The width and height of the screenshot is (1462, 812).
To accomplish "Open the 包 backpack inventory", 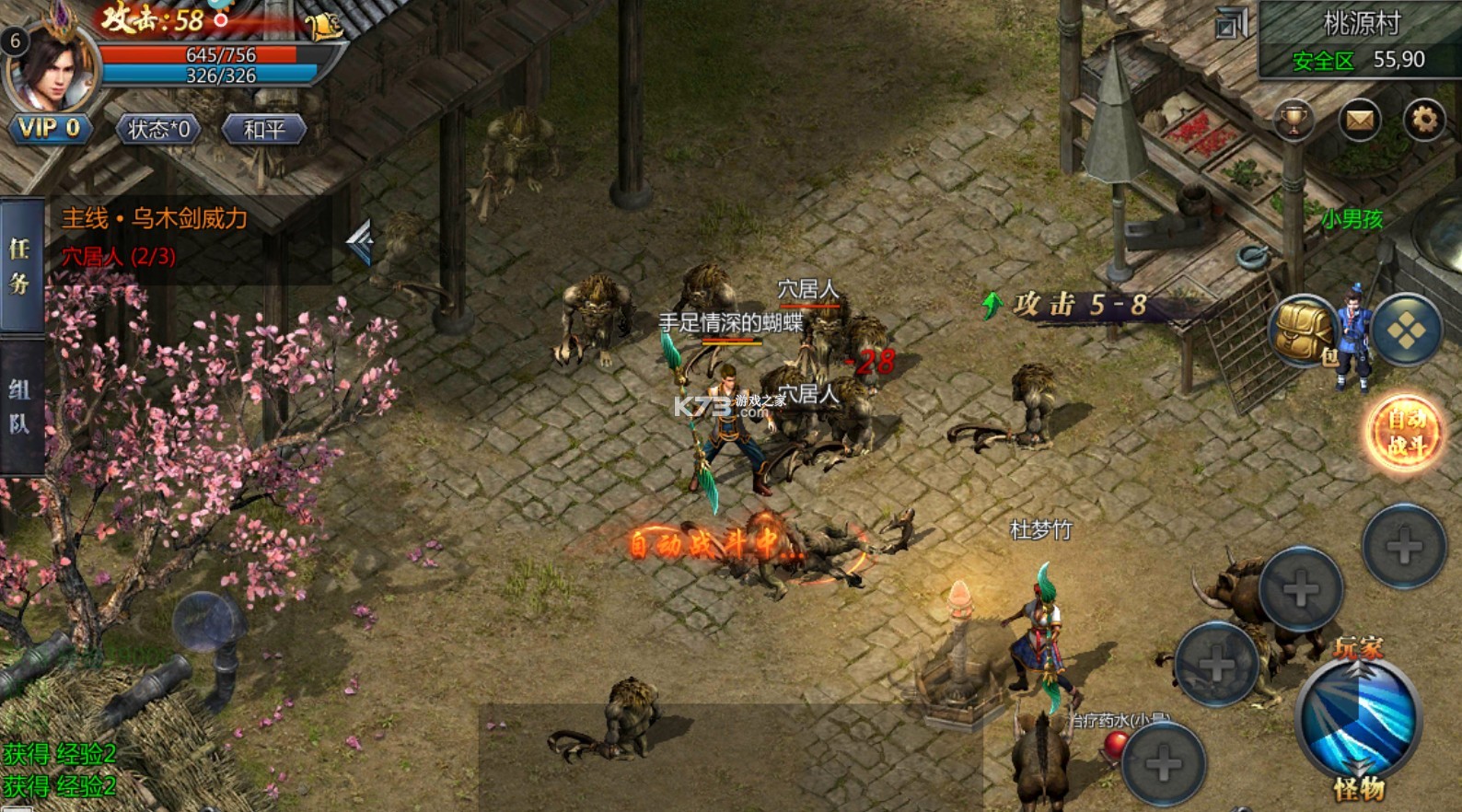I will (1304, 331).
